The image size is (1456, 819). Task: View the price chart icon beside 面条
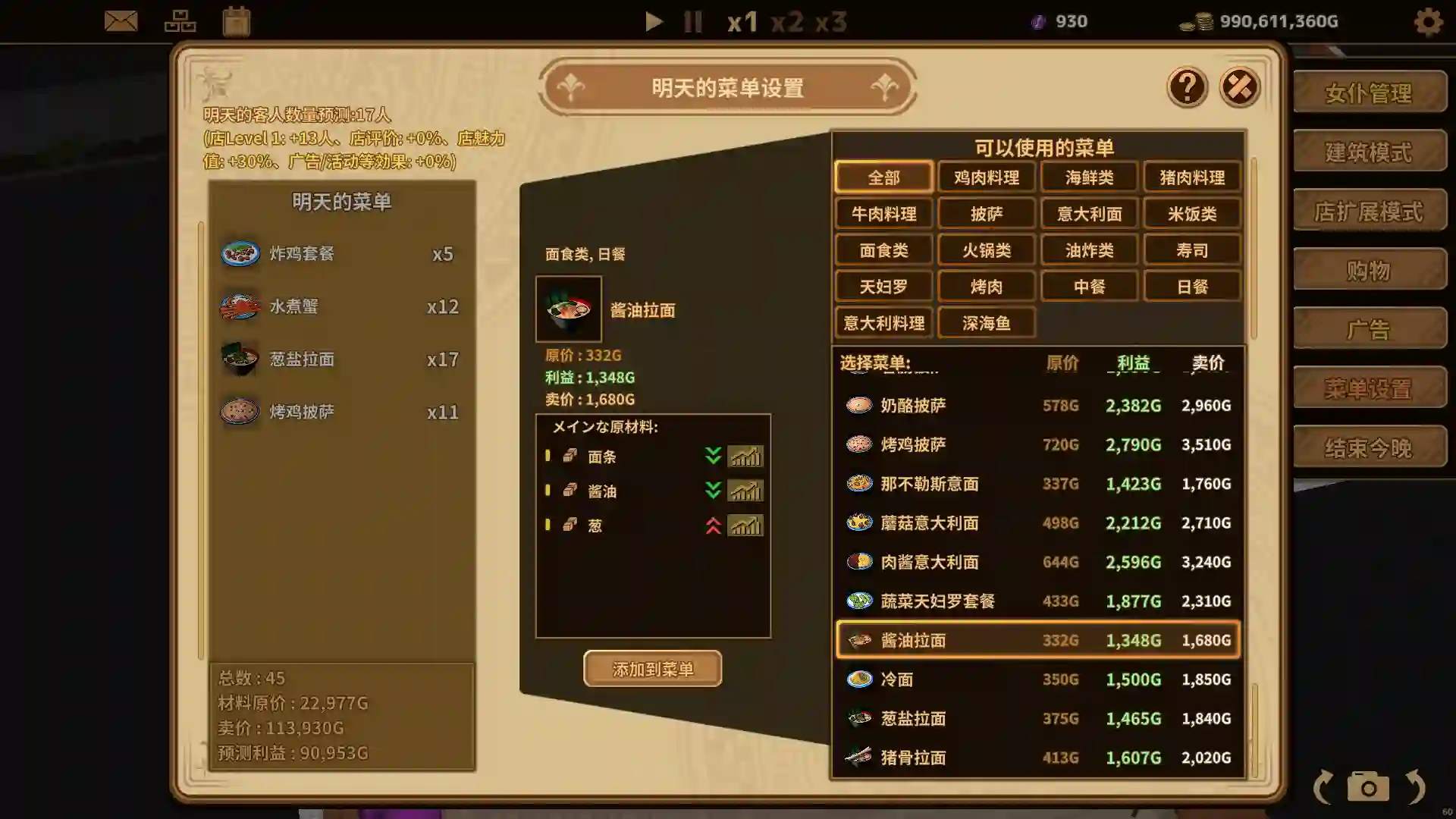click(x=745, y=457)
